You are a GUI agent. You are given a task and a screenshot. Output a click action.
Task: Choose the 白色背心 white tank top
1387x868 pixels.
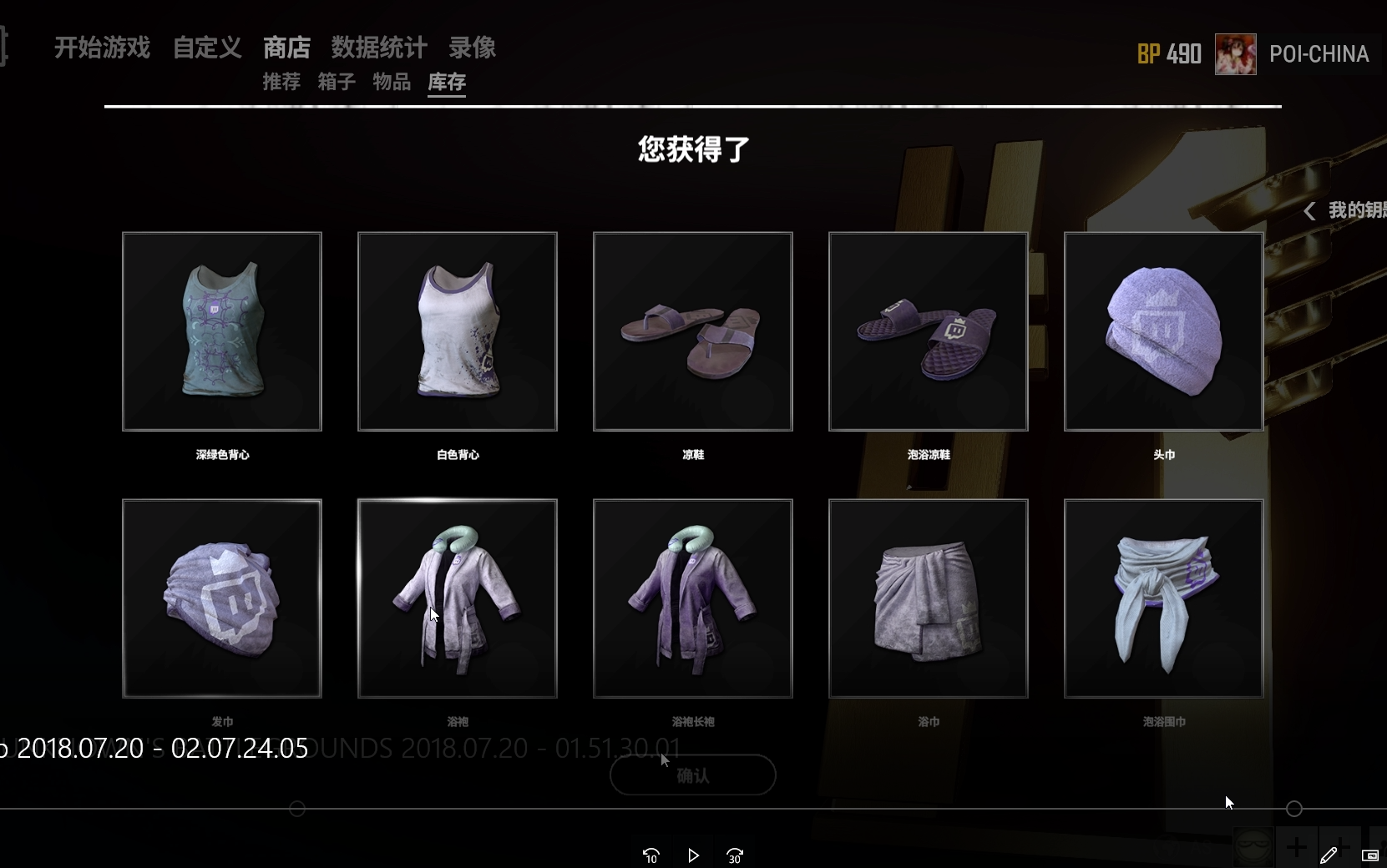pos(458,331)
